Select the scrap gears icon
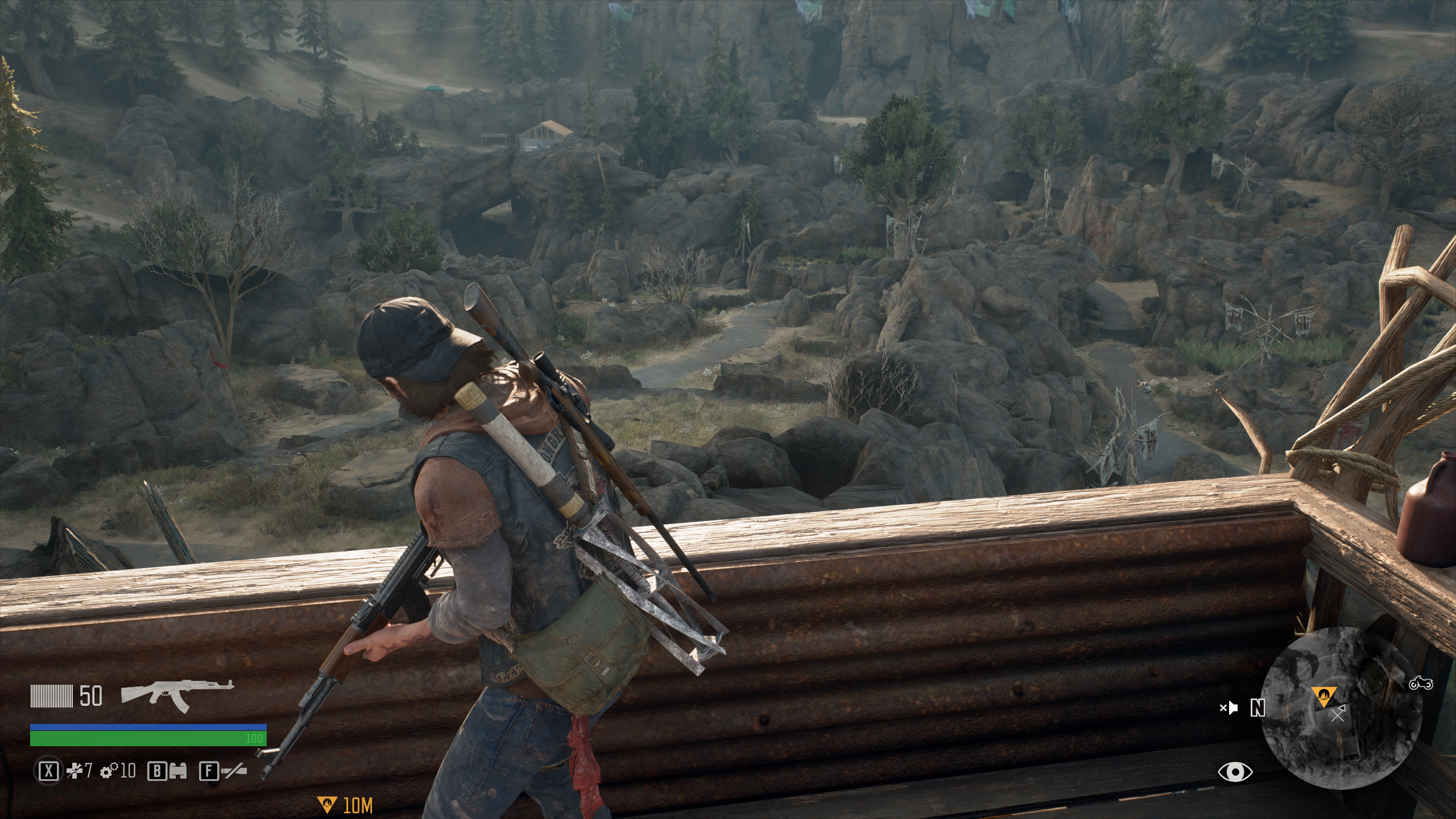1456x819 pixels. (107, 771)
